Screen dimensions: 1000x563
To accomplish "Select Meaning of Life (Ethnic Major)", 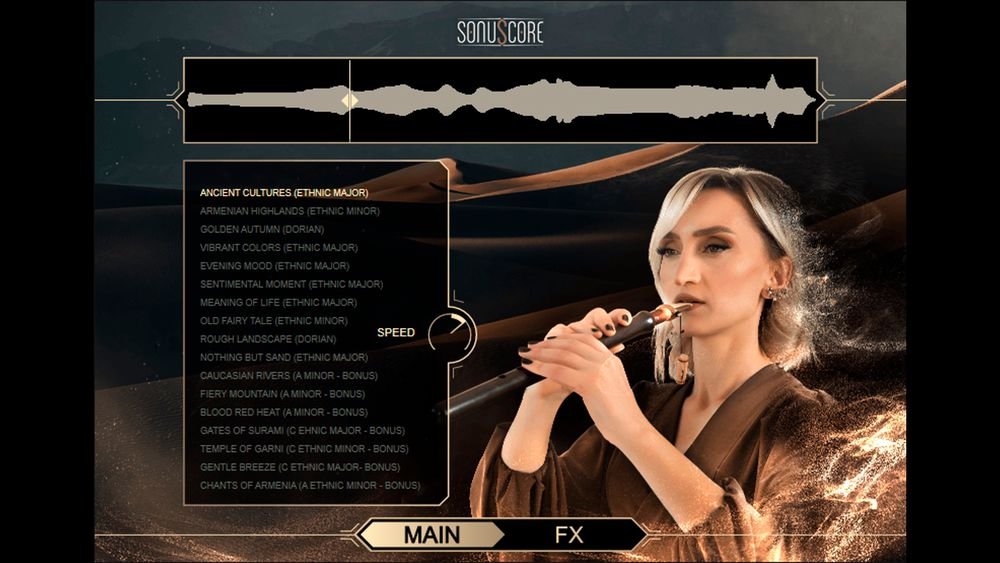I will 279,302.
